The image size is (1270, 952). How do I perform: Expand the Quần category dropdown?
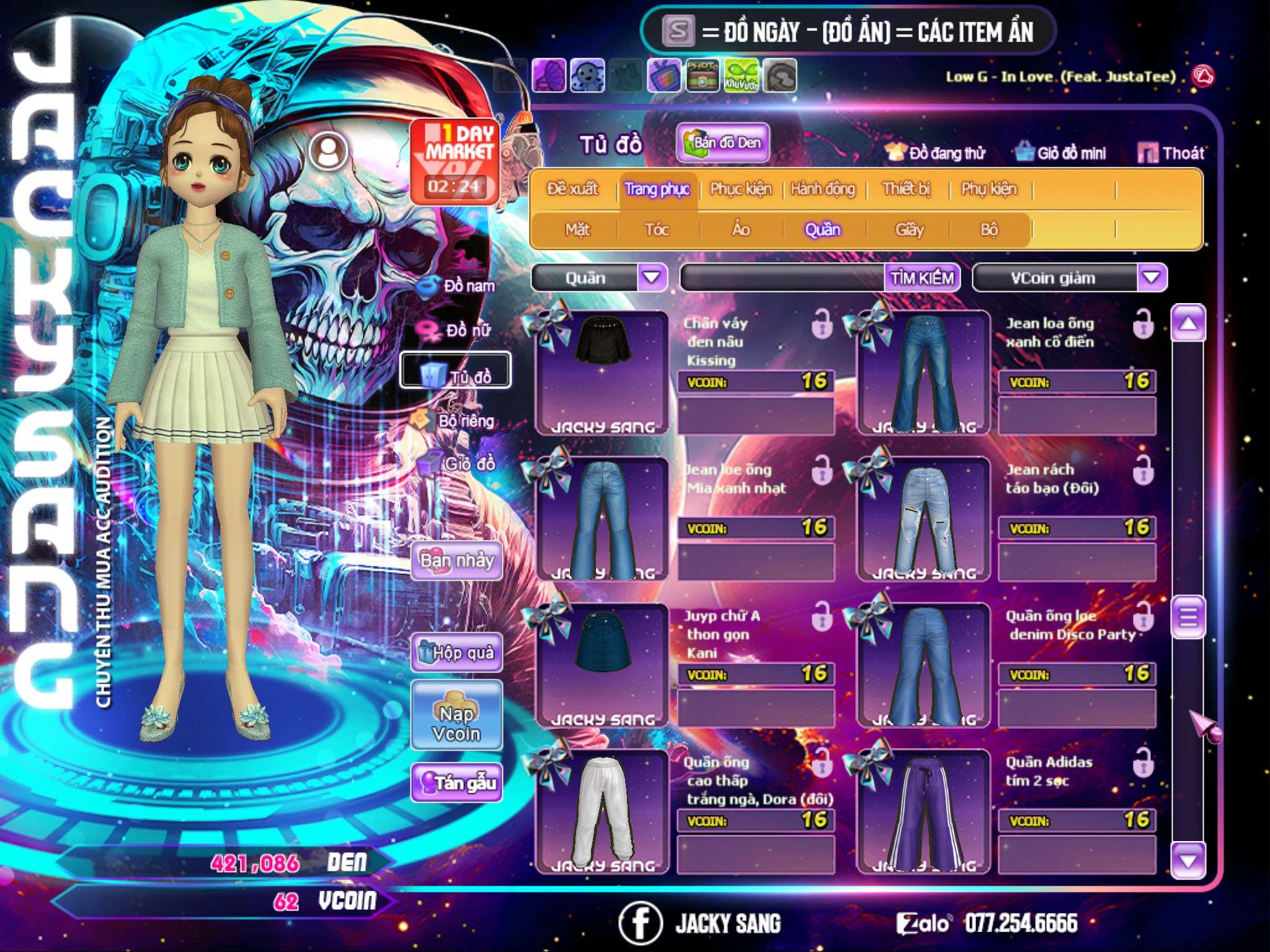(x=652, y=277)
